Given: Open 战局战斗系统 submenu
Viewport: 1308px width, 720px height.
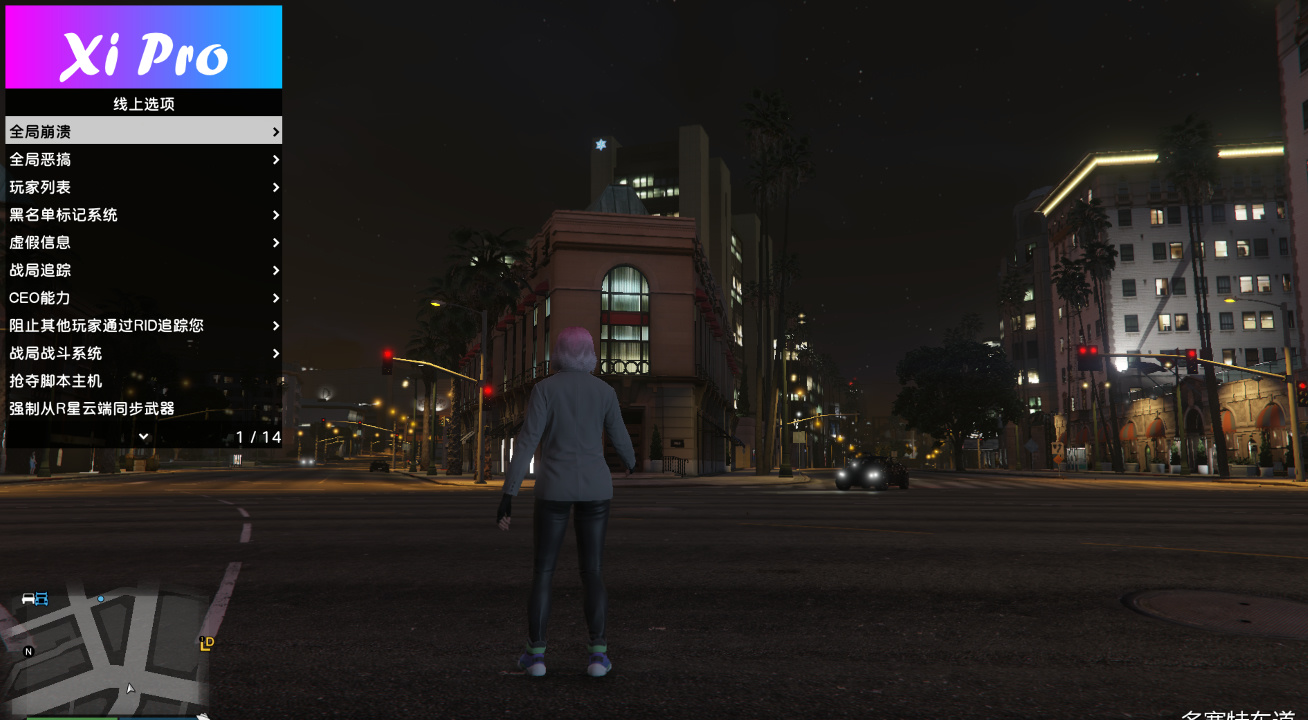Looking at the screenshot, I should (143, 353).
